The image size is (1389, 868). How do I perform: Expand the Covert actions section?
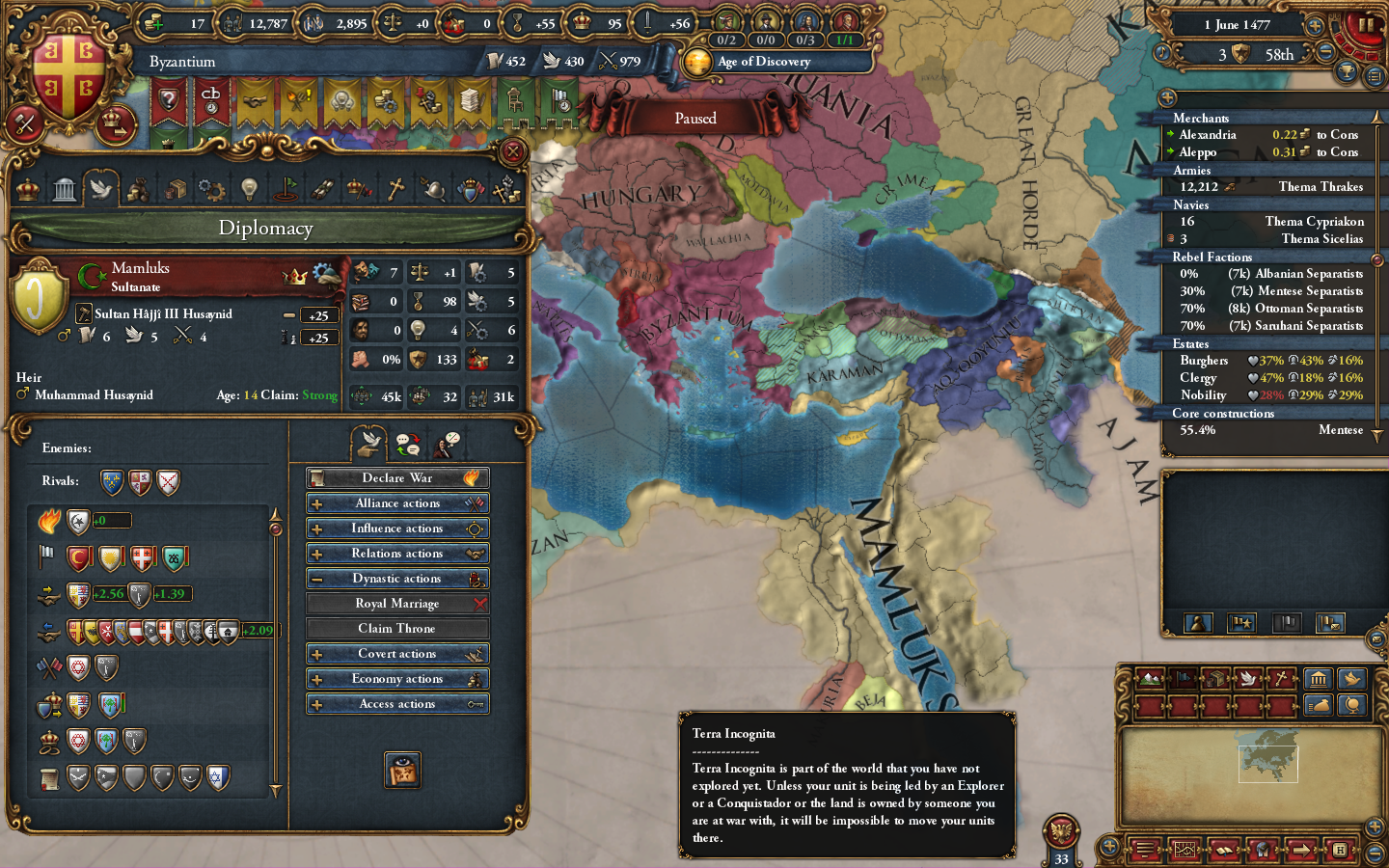click(x=318, y=653)
